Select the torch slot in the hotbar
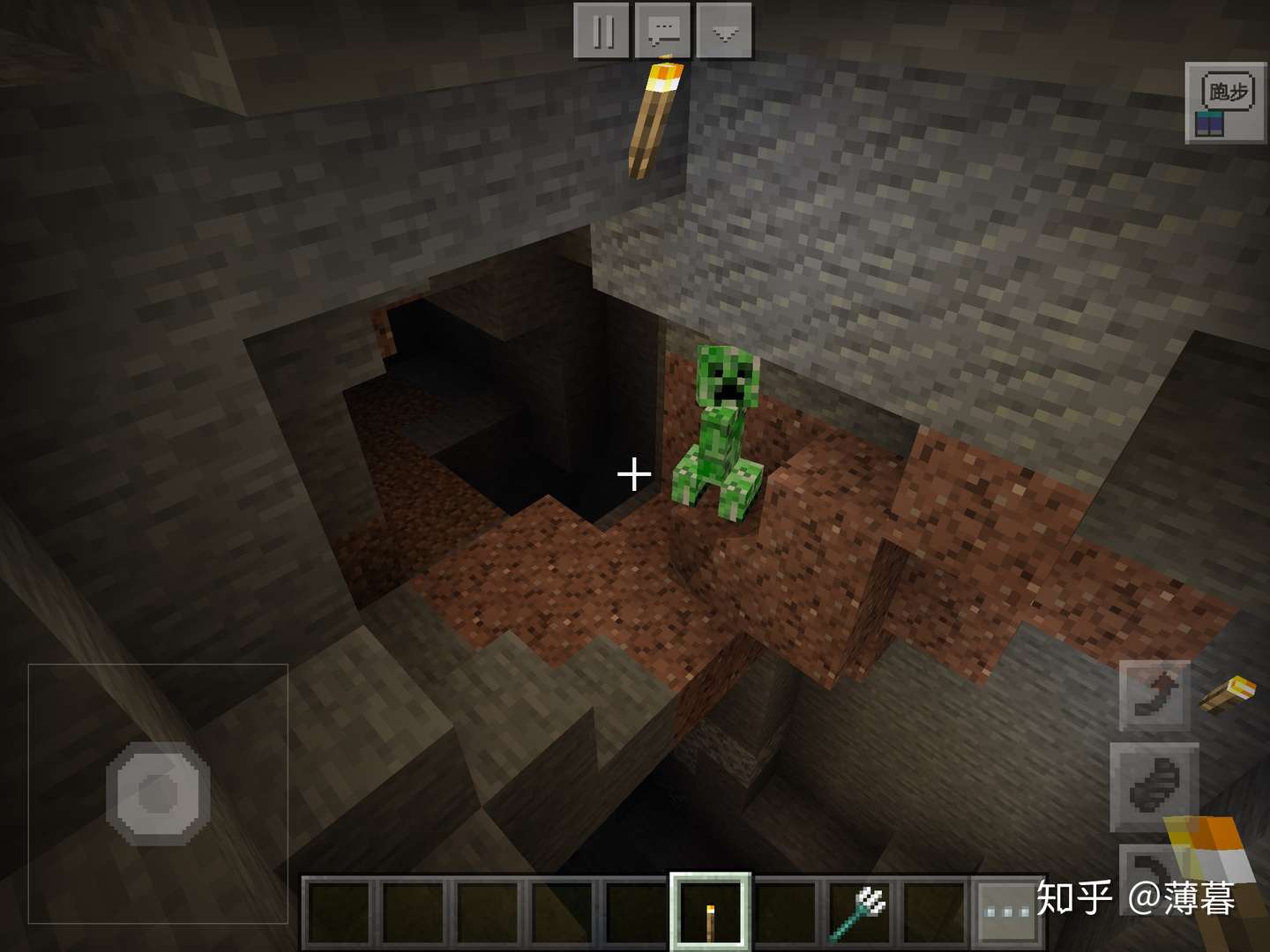The height and width of the screenshot is (952, 1270). [x=710, y=912]
